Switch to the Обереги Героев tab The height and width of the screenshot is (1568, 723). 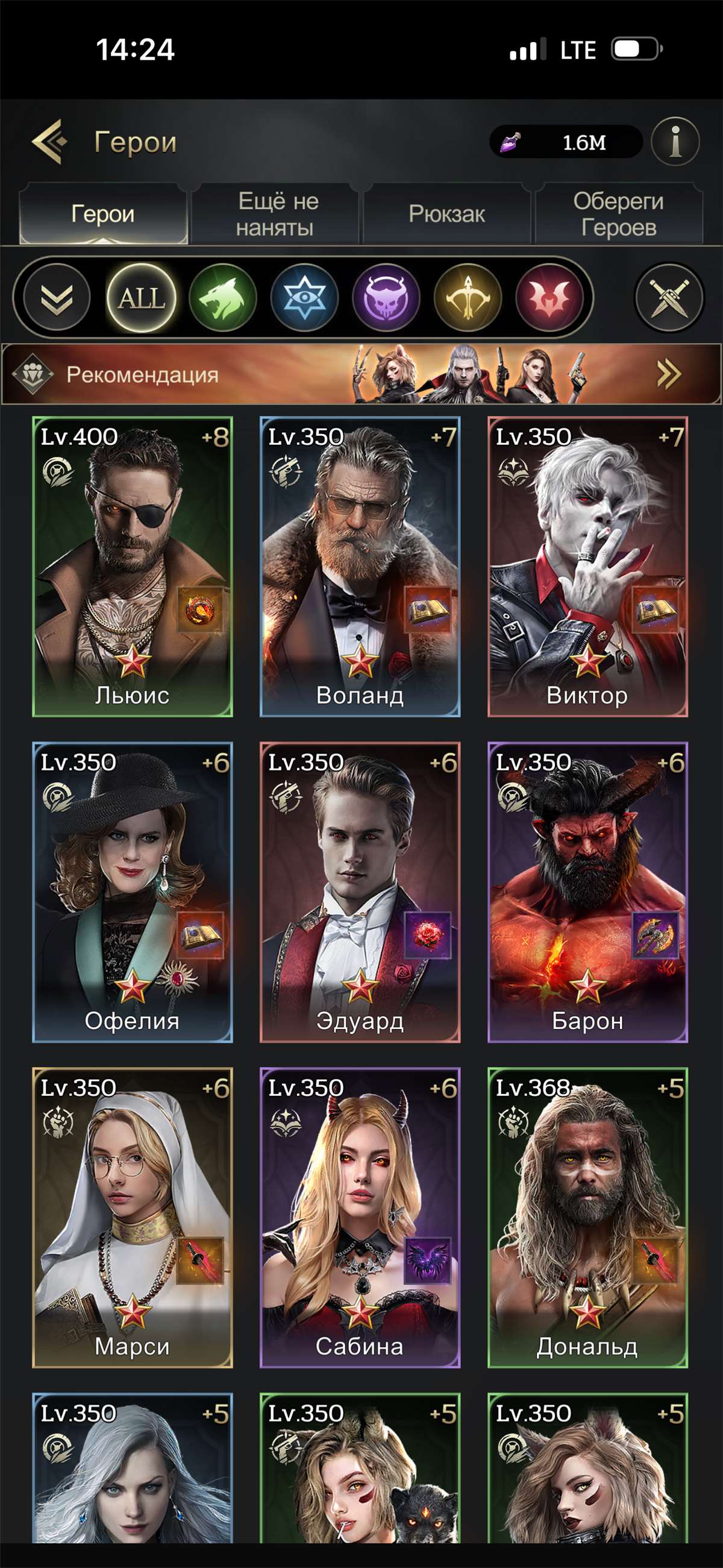pos(618,214)
